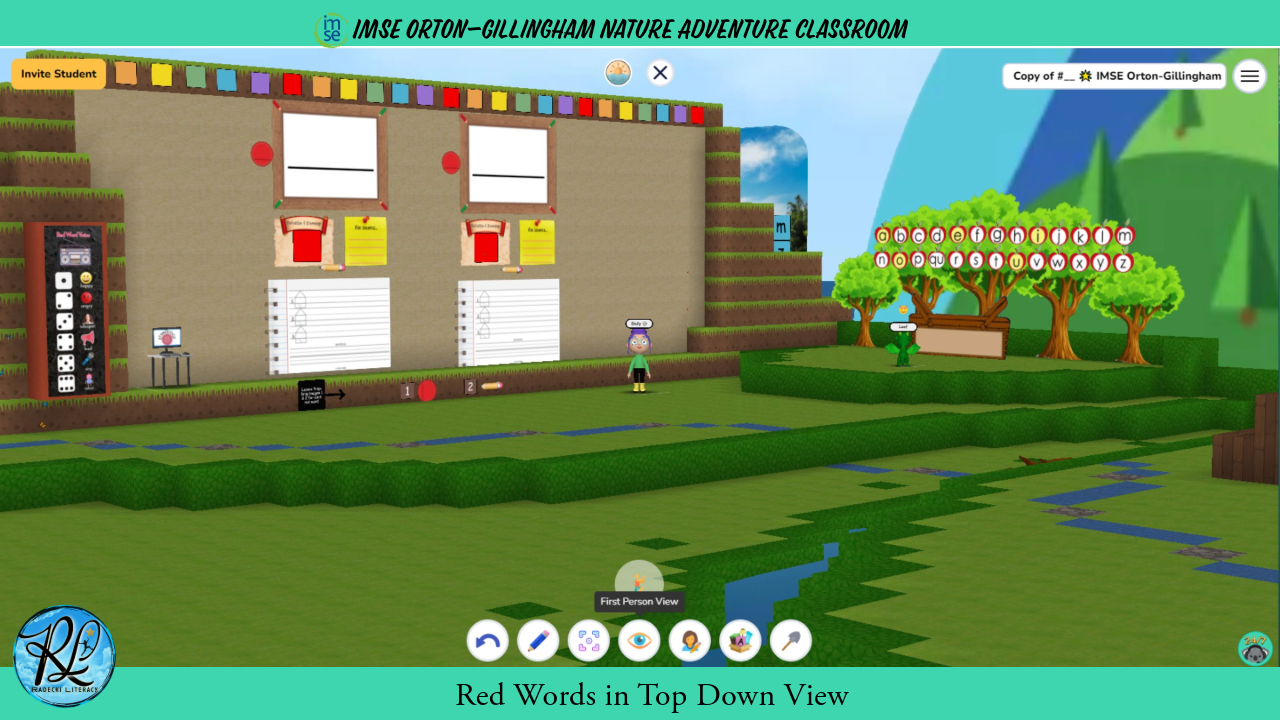Click the circular badge left of the X

(618, 72)
